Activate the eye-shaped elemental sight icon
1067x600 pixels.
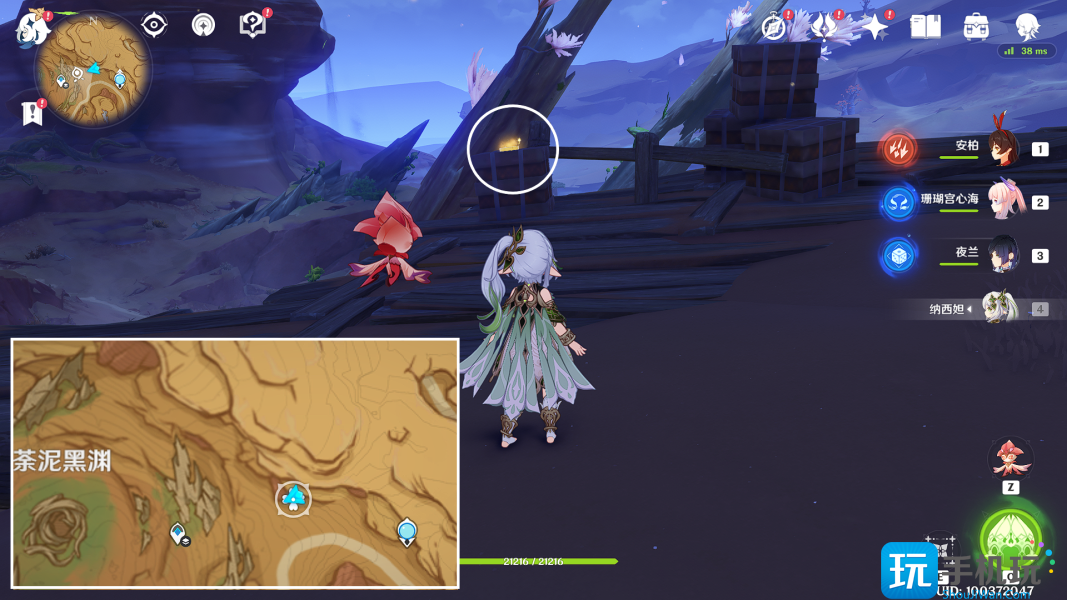pos(154,25)
